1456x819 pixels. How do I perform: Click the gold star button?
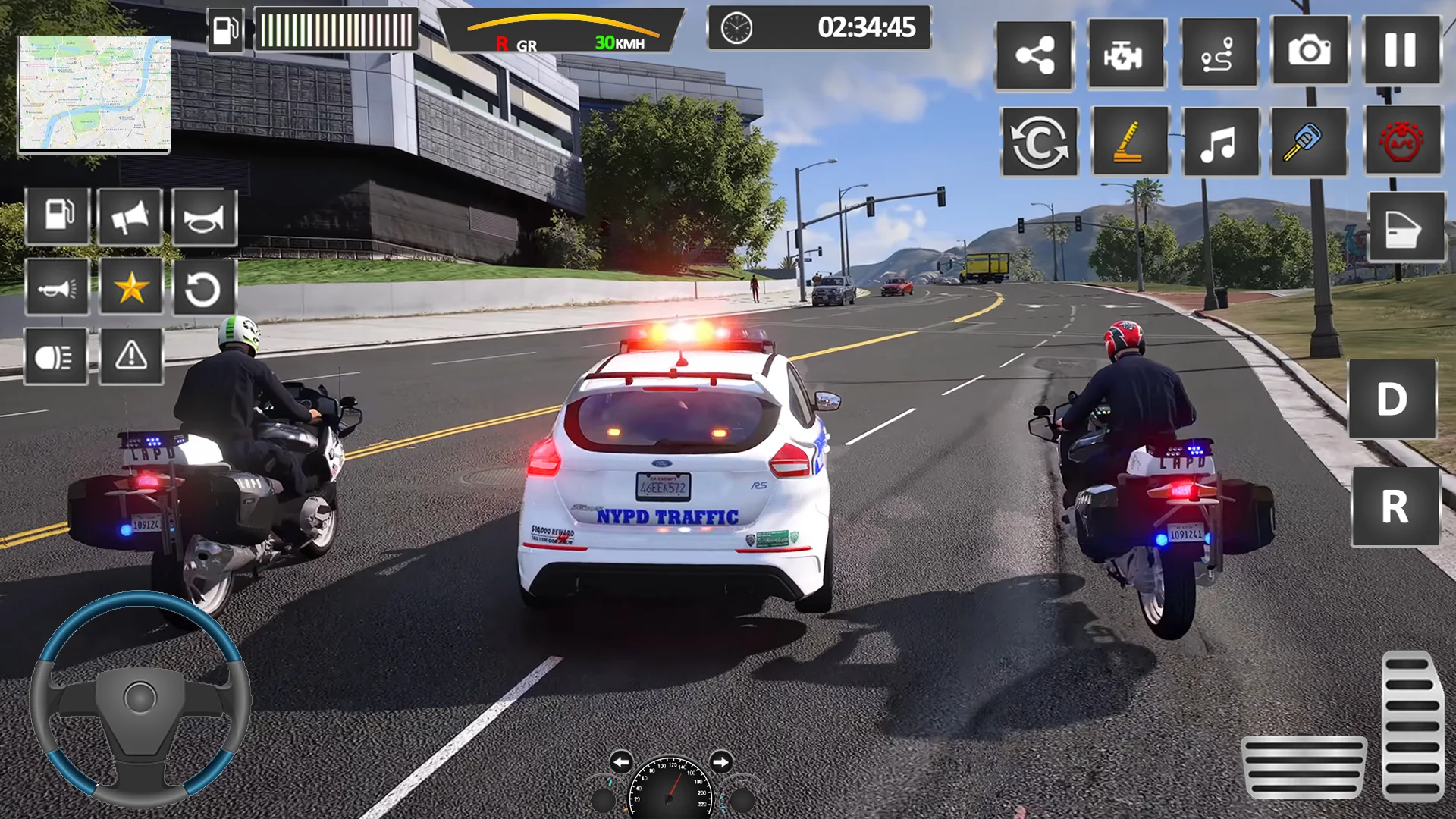tap(131, 287)
